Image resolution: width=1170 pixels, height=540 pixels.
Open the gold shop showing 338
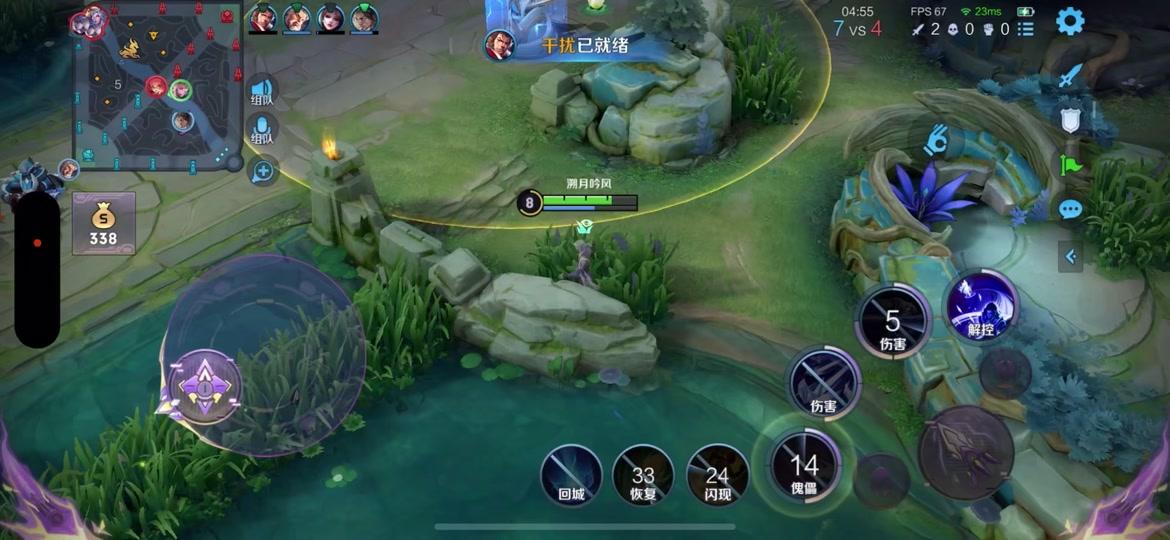[103, 224]
